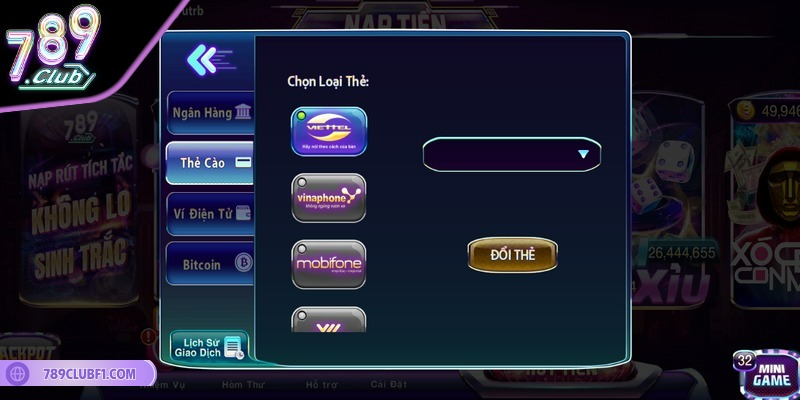Viewport: 800px width, 400px height.
Task: Open the Mini Game icon
Action: [766, 372]
